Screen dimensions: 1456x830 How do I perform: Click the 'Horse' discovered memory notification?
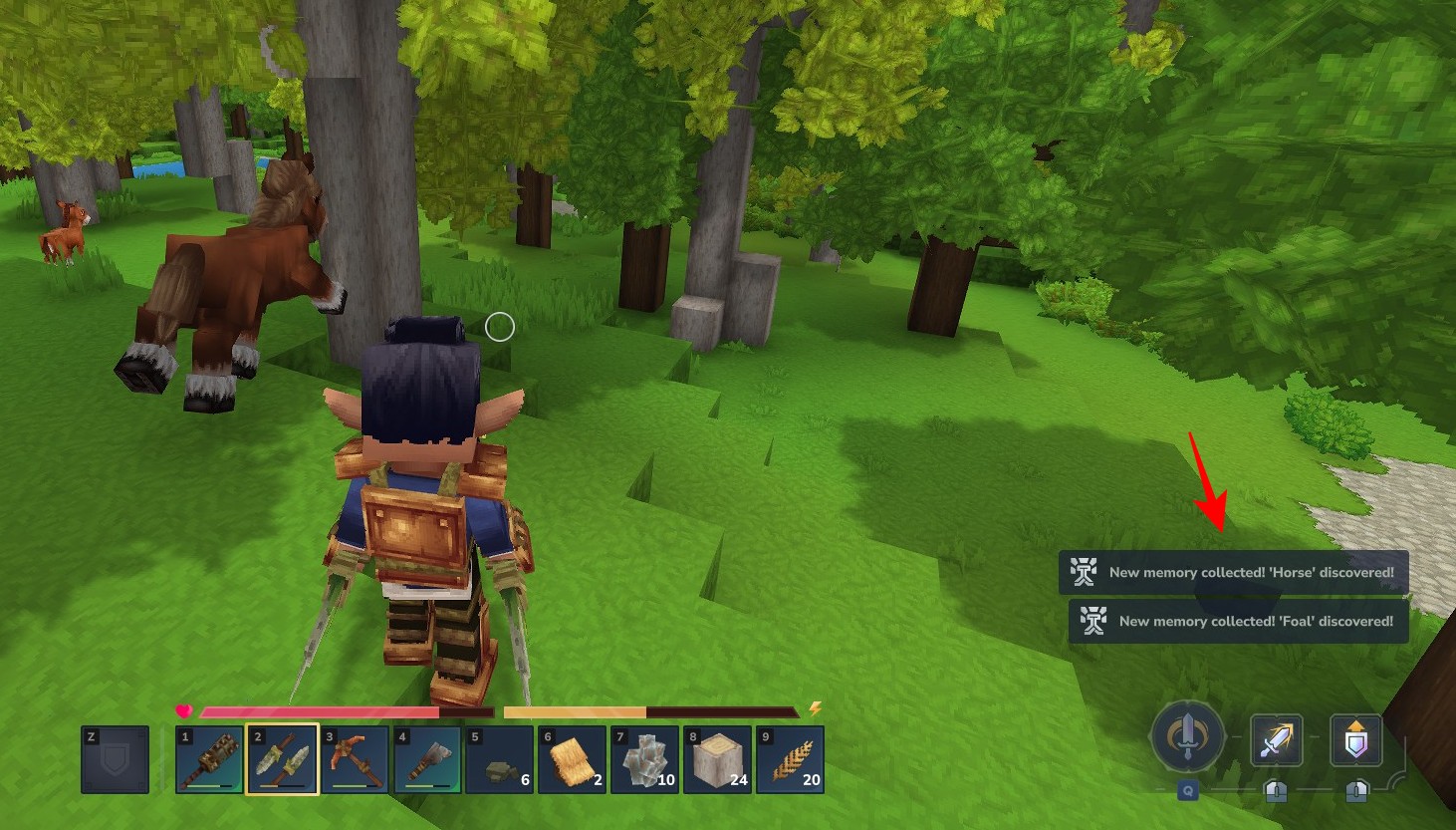(x=1234, y=573)
